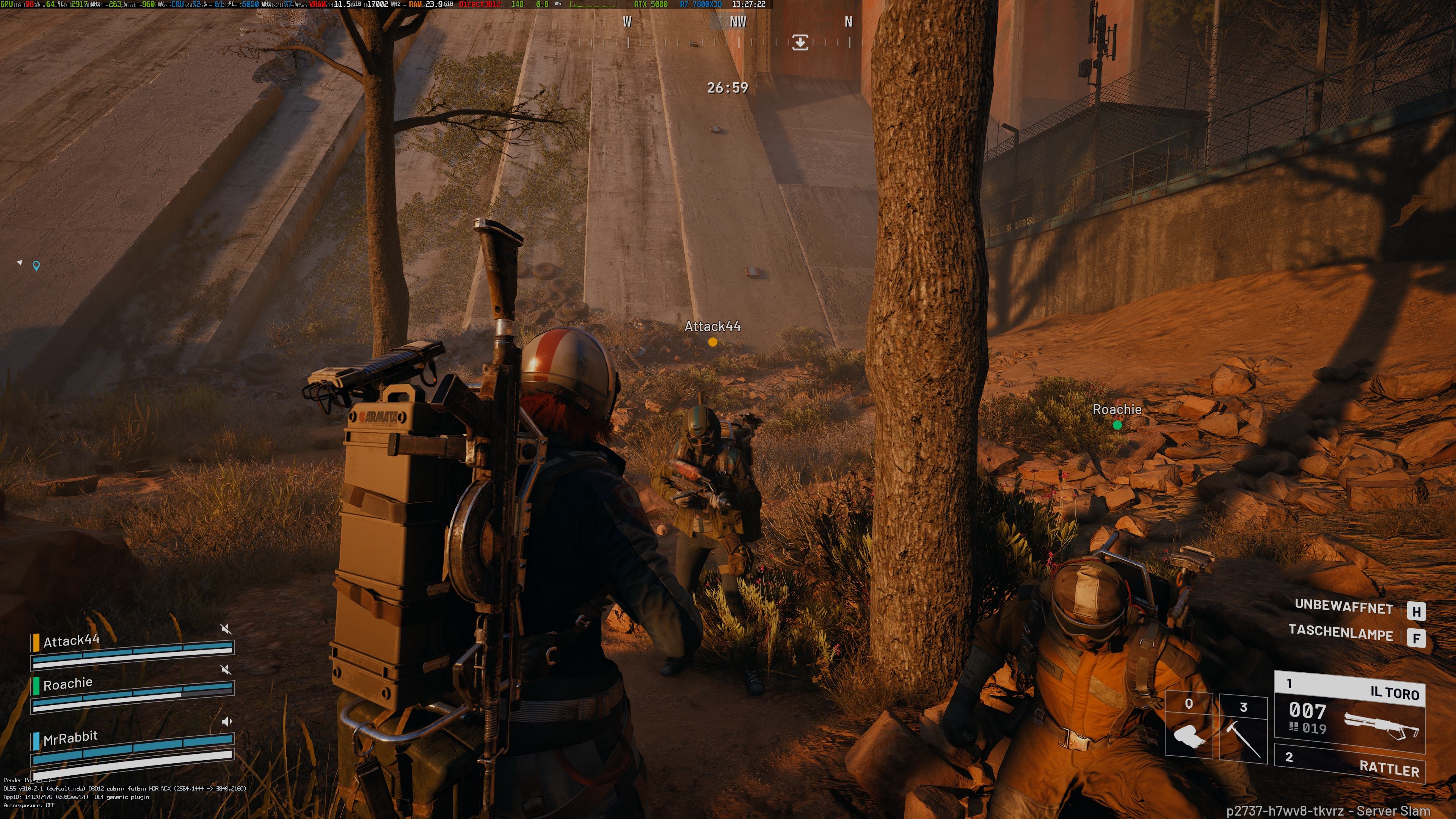1456x819 pixels.
Task: Select Attack44 in the squad list
Action: pos(71,641)
